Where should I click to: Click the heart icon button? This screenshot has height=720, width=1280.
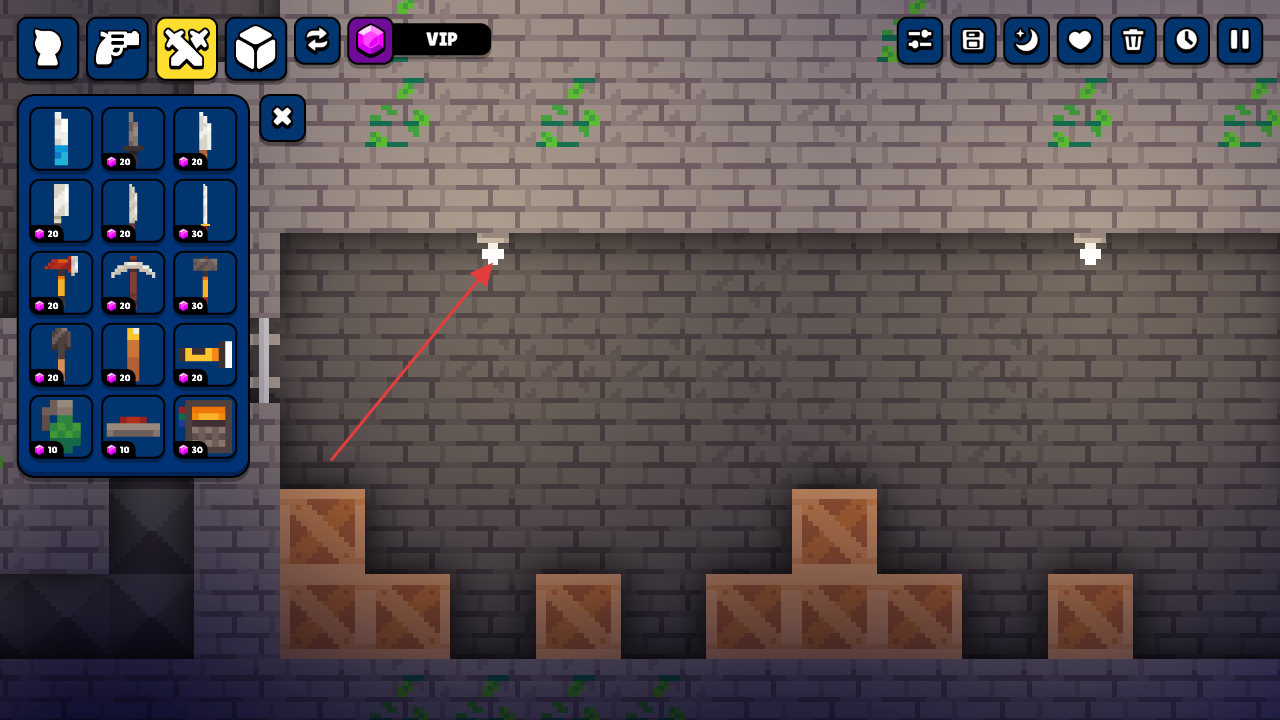coord(1080,41)
